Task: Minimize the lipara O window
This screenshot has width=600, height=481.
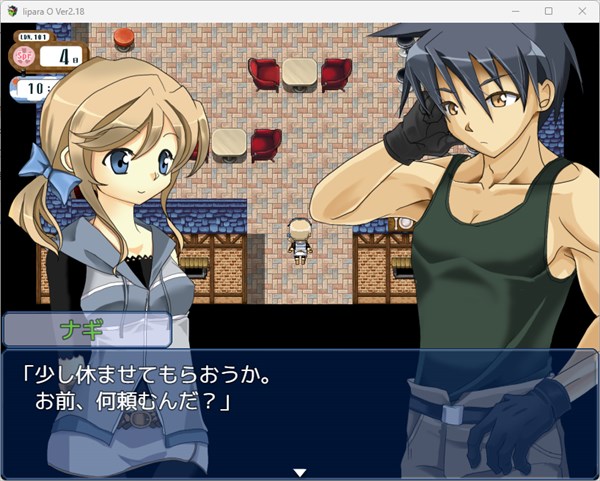Action: (516, 11)
